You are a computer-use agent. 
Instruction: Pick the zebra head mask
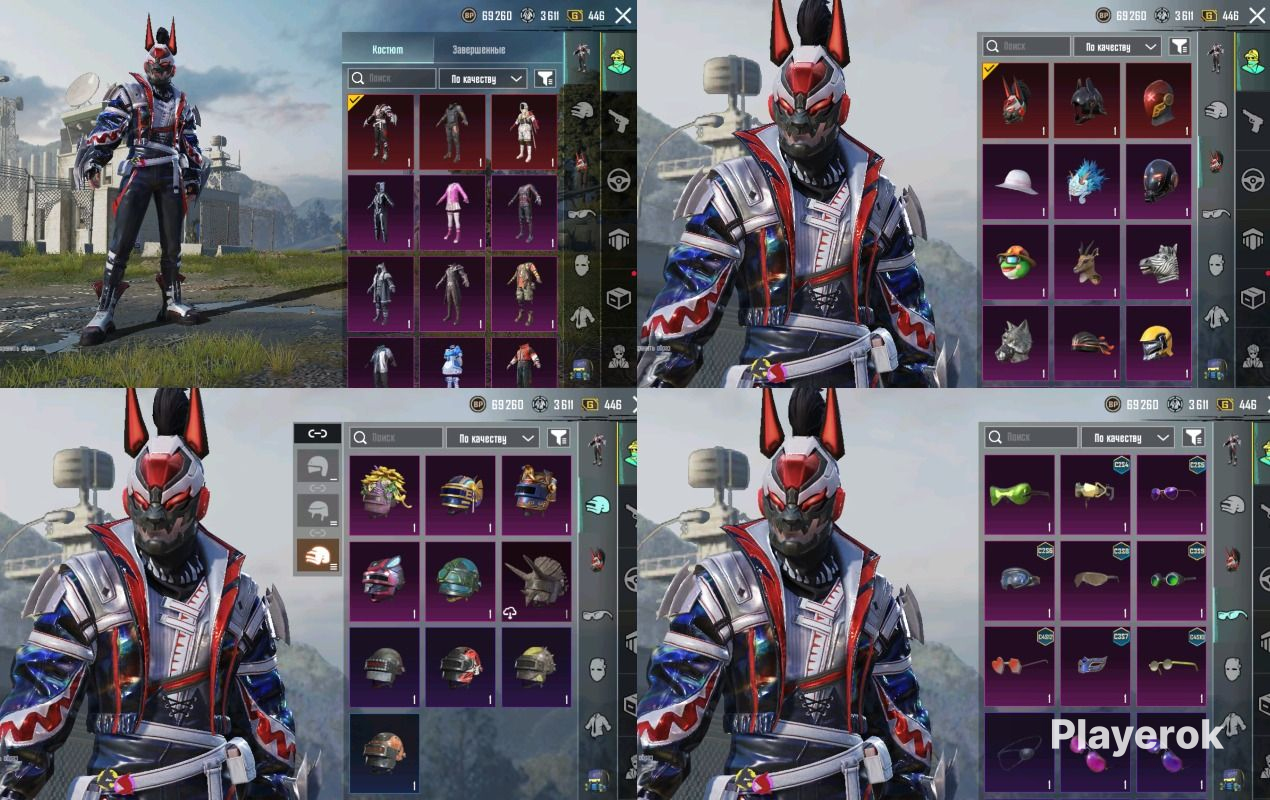[x=1159, y=261]
